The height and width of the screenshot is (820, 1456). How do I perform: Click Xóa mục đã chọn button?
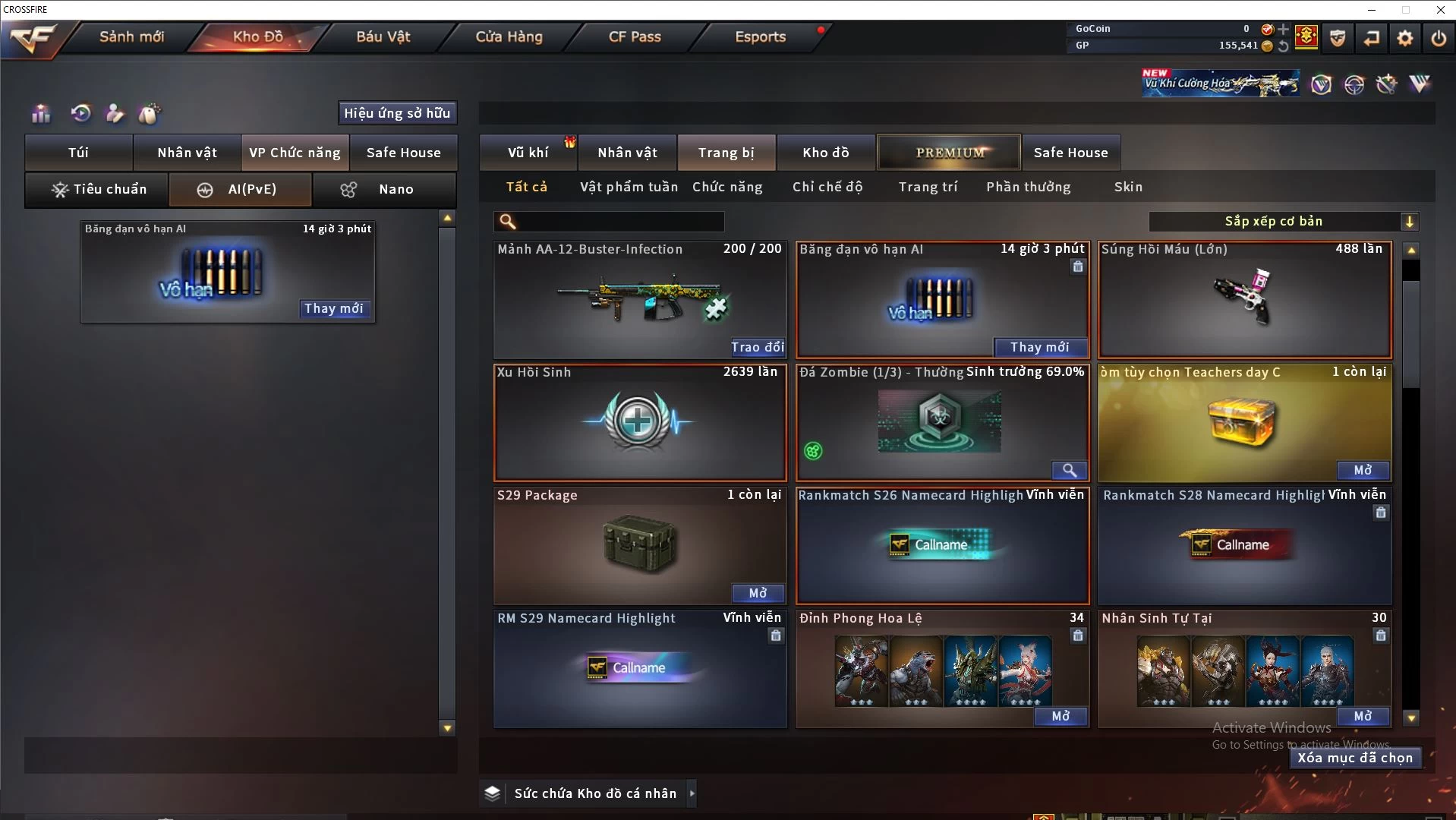[1355, 758]
